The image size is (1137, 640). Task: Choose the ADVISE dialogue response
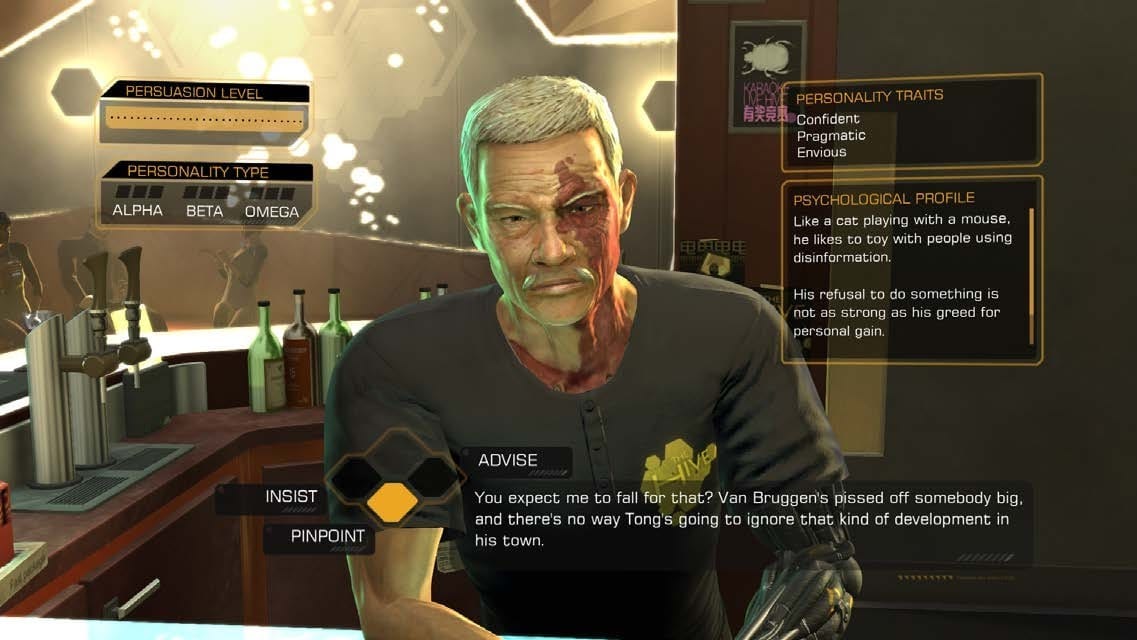(508, 461)
